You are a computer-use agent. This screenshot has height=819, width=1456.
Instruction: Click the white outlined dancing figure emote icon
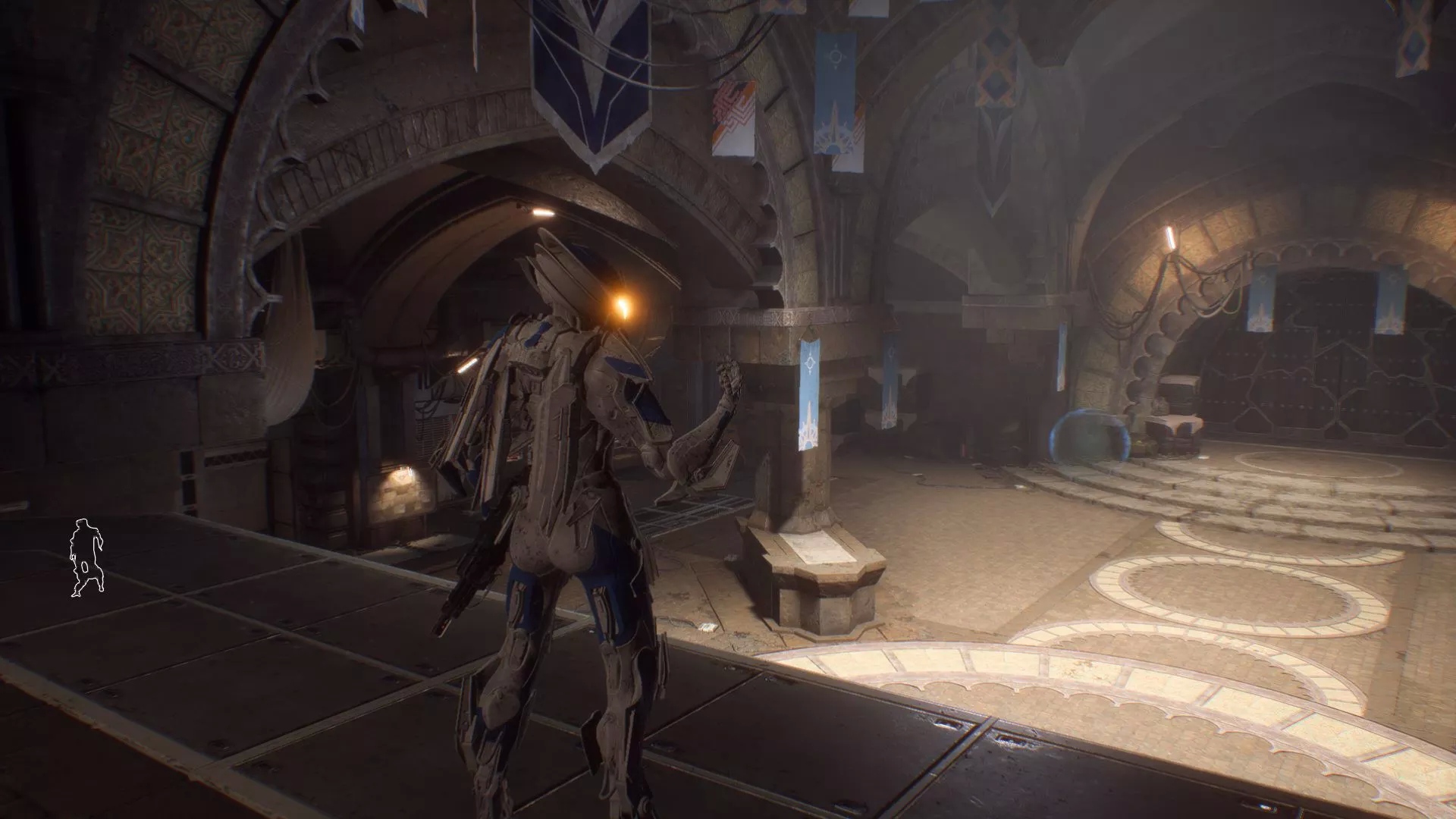pyautogui.click(x=87, y=558)
